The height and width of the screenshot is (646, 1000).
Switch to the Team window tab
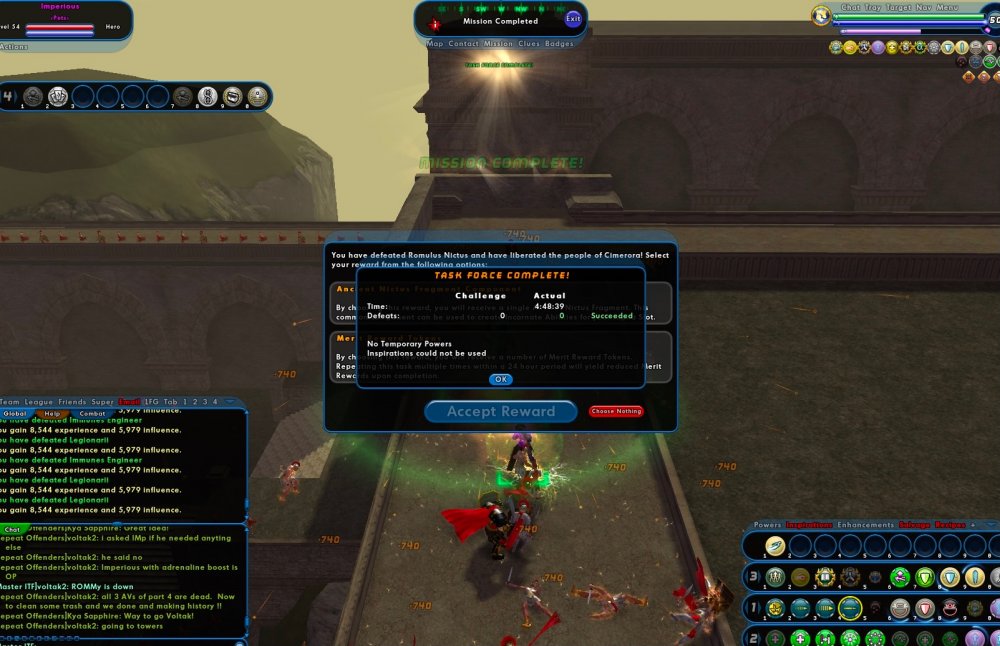point(10,402)
